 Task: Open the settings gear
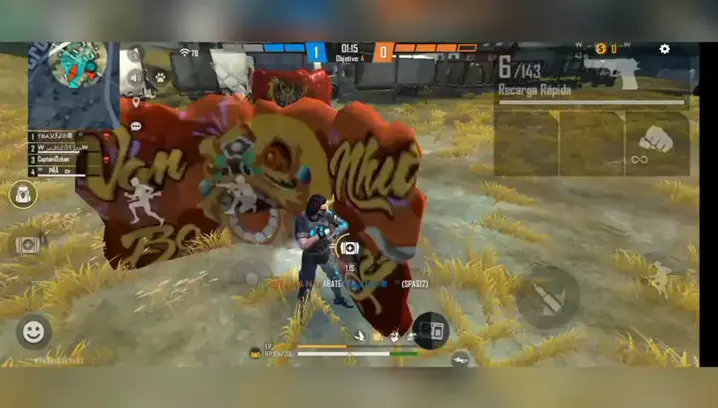click(664, 49)
